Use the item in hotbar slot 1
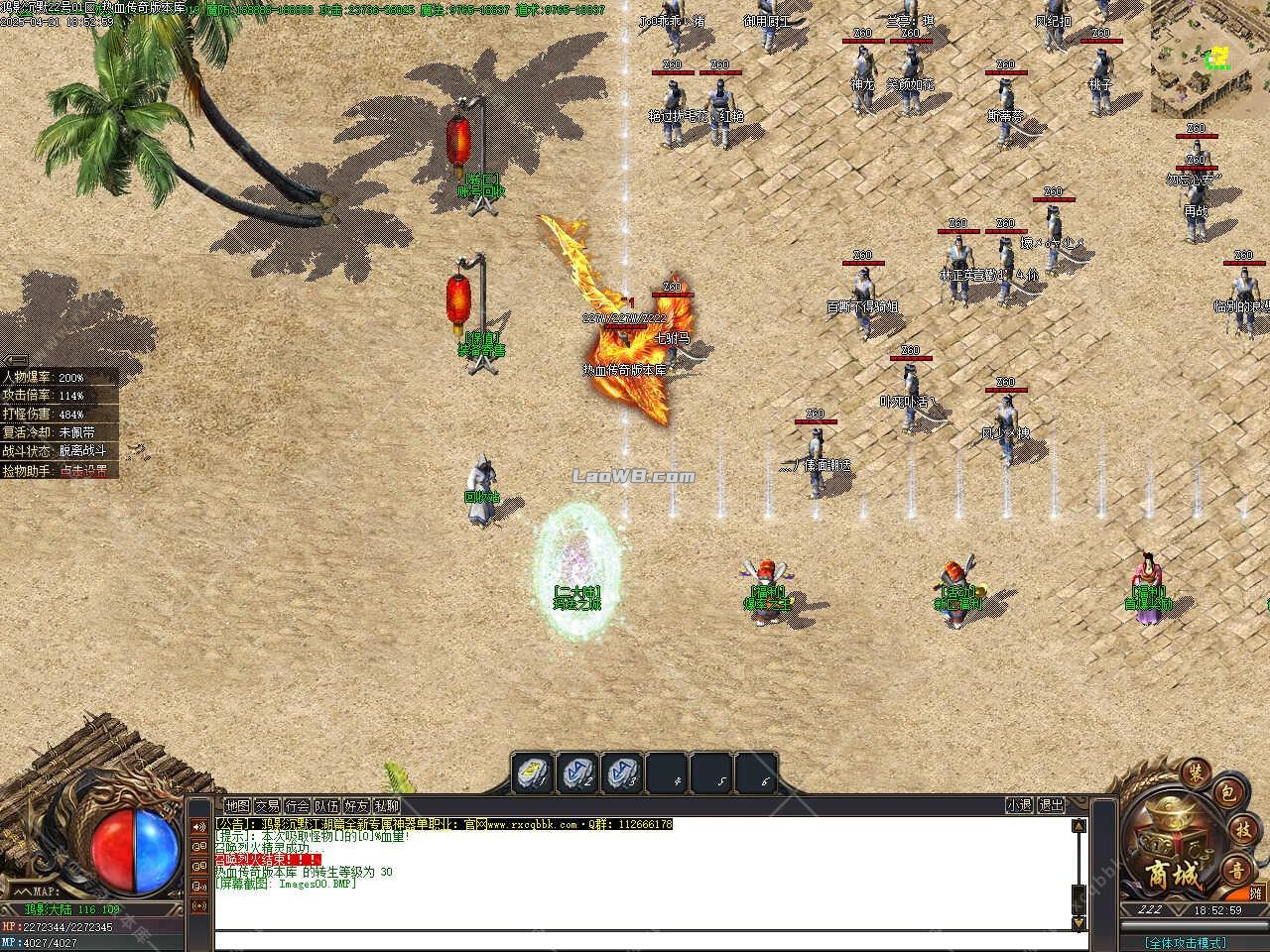Viewport: 1270px width, 952px height. pyautogui.click(x=532, y=773)
